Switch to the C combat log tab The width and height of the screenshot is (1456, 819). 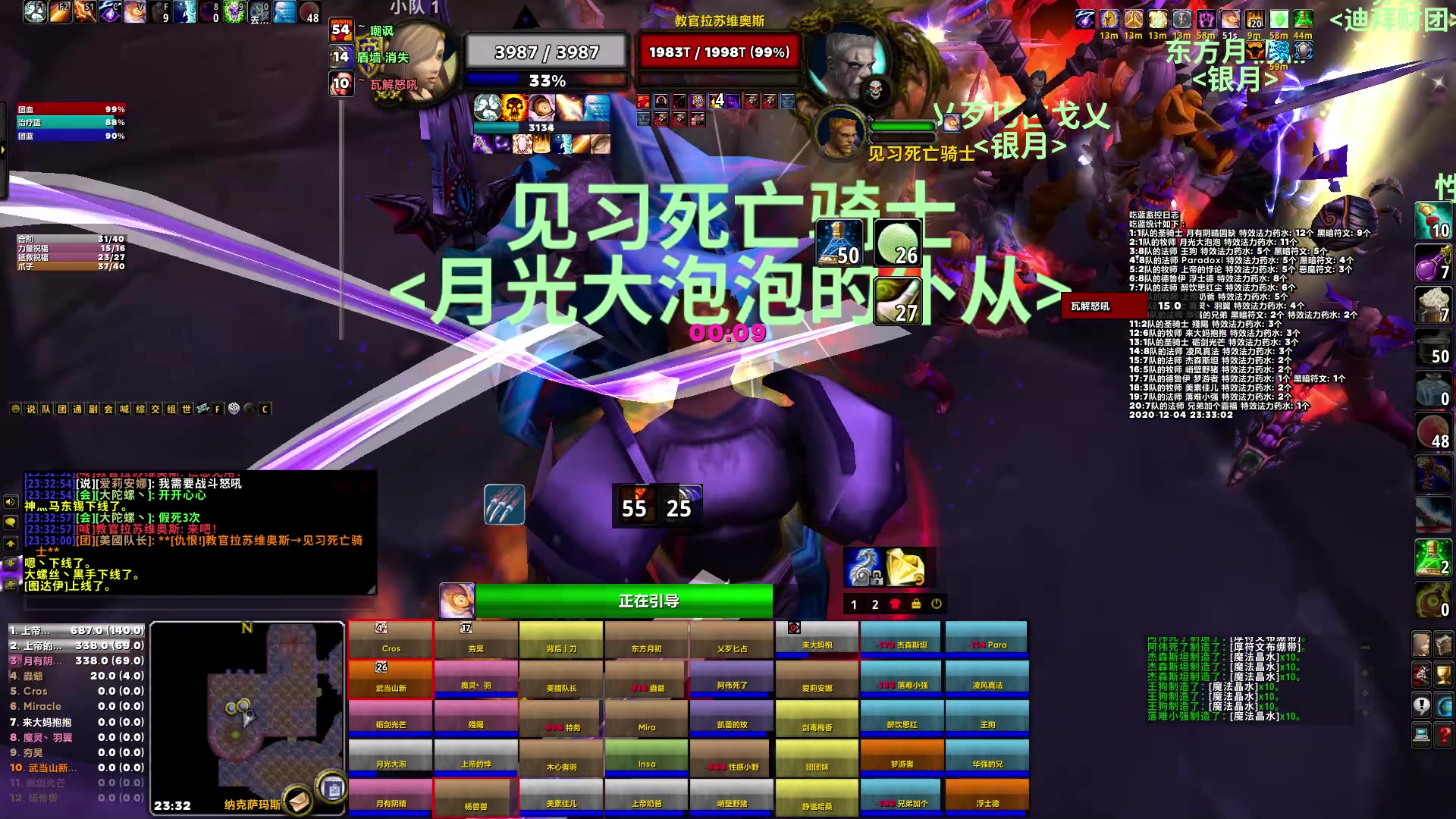tap(265, 409)
